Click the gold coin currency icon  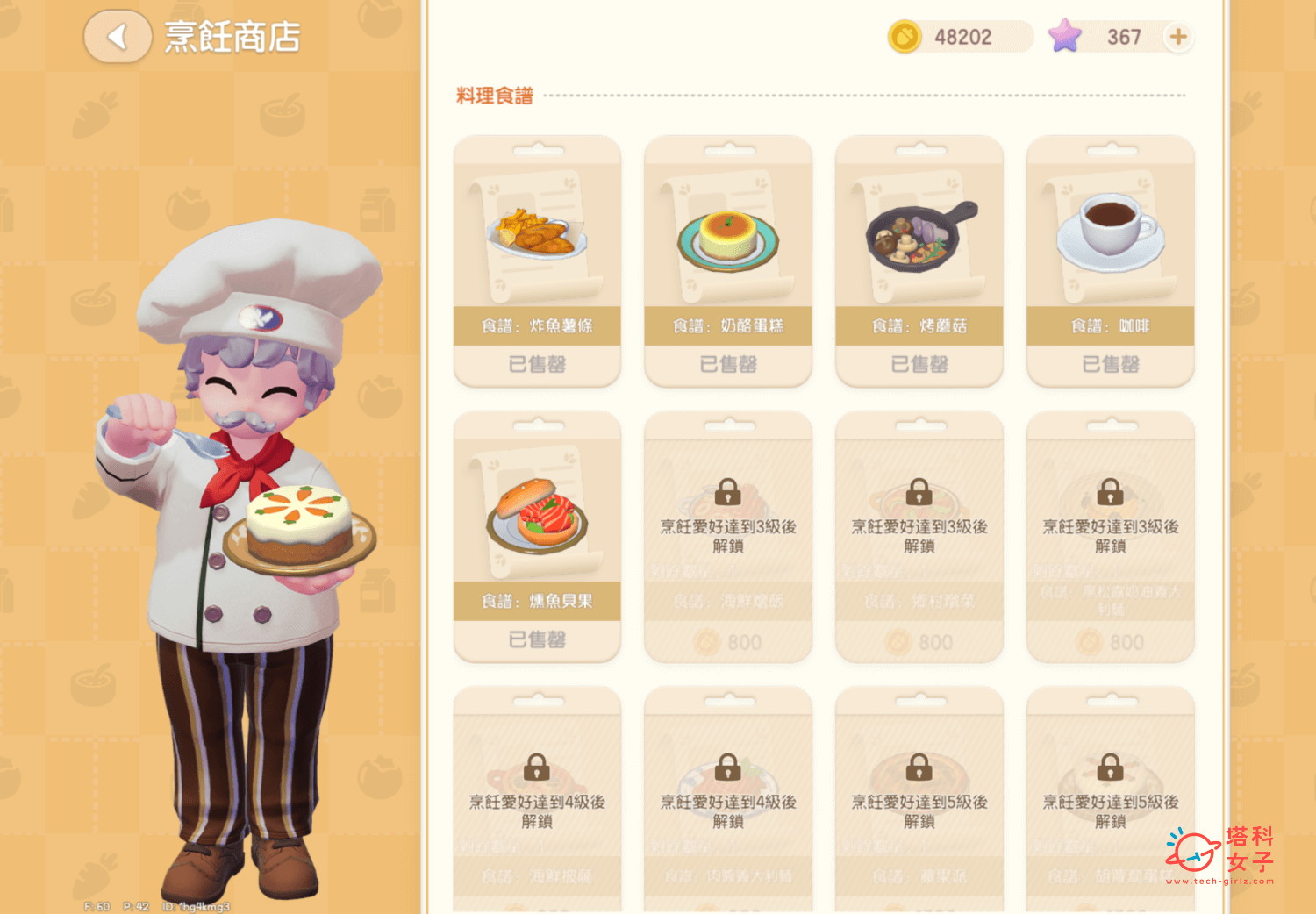pyautogui.click(x=903, y=37)
